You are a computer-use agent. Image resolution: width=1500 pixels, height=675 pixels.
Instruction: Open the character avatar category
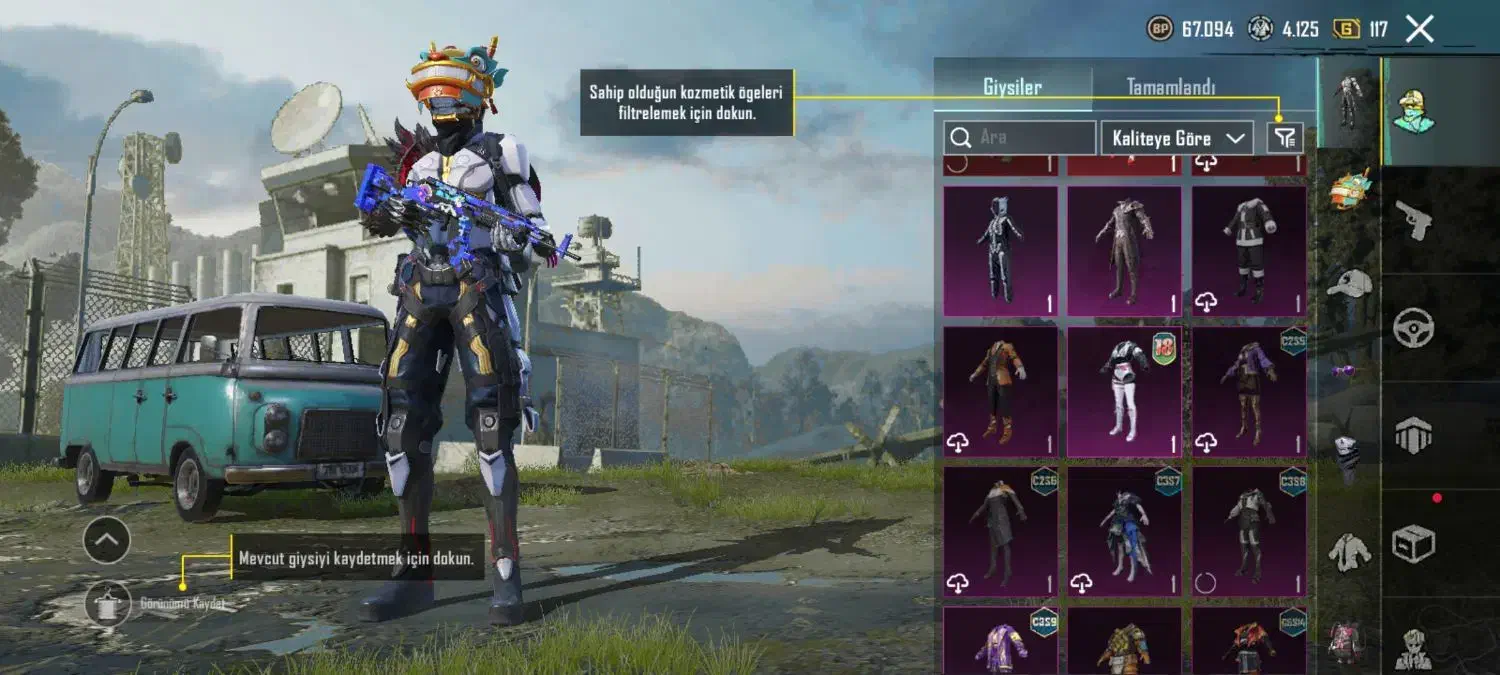pos(1414,111)
